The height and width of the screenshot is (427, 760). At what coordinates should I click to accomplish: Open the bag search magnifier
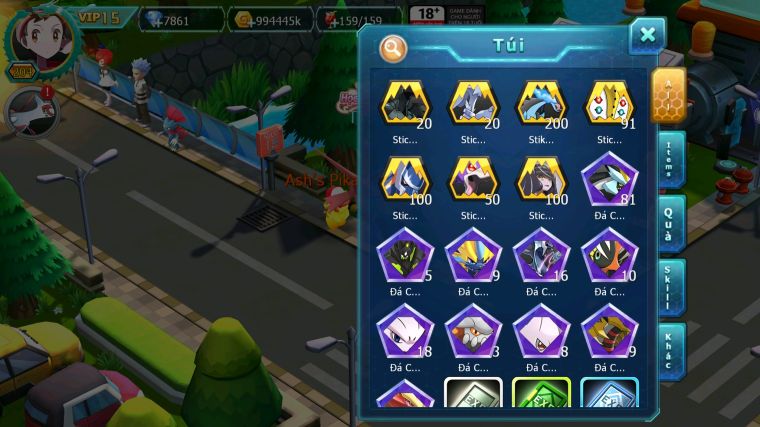[394, 47]
